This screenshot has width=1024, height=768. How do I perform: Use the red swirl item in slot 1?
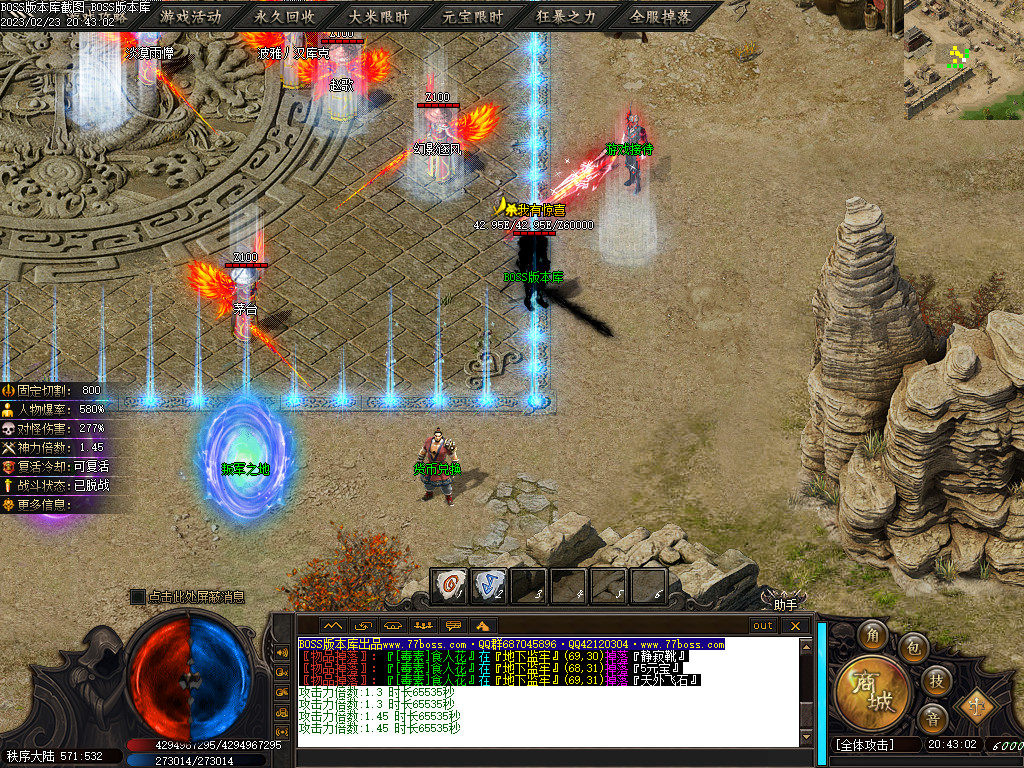449,584
